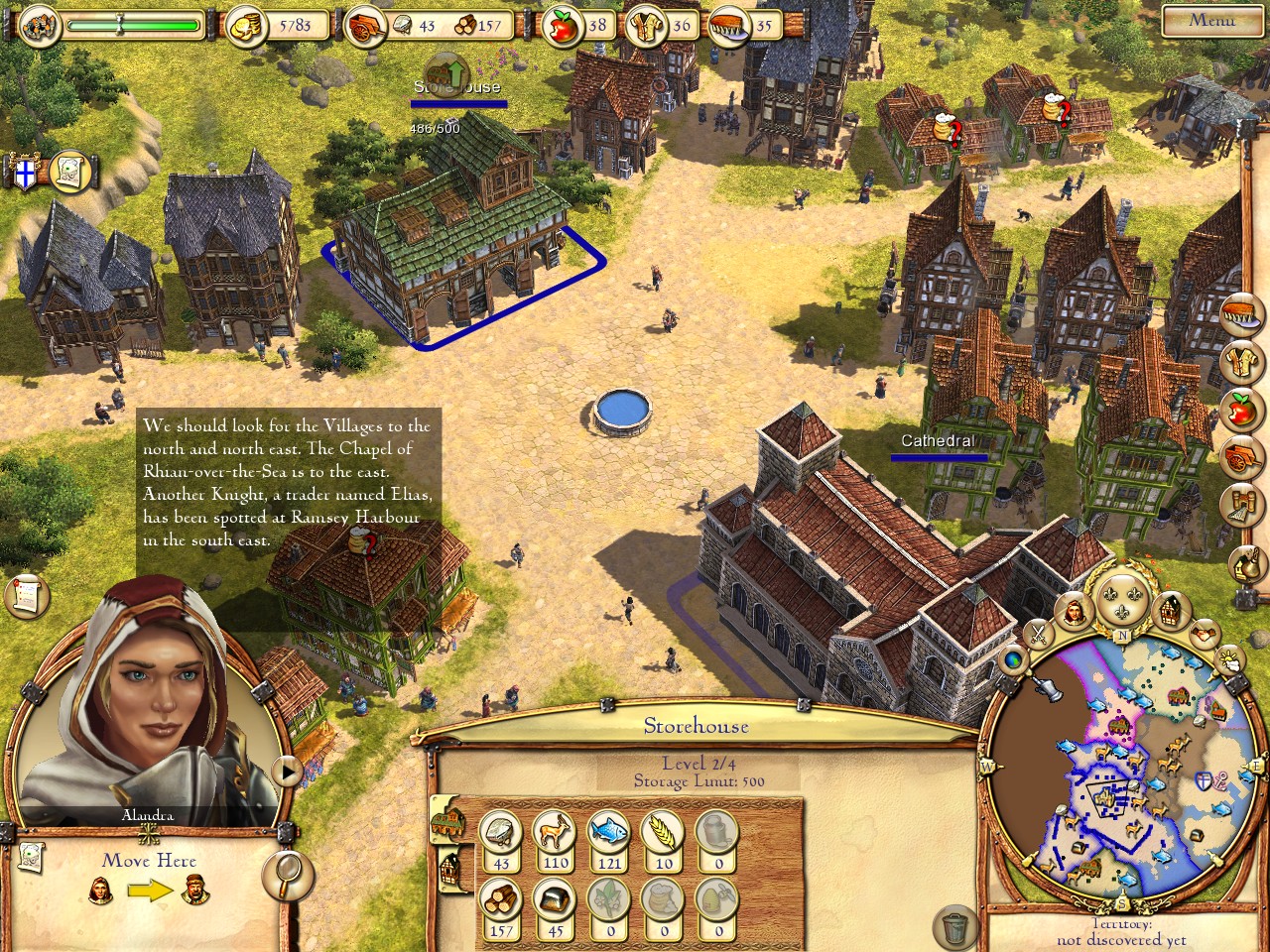1270x952 pixels.
Task: Click the trash bin demolish button
Action: pyautogui.click(x=955, y=928)
